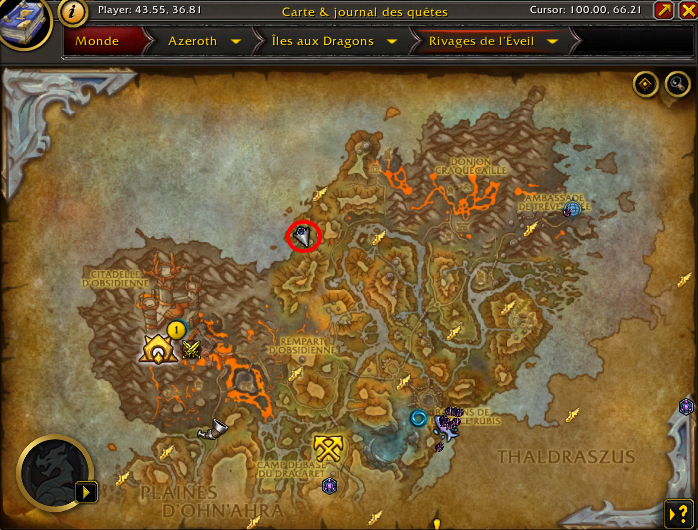The width and height of the screenshot is (698, 530).
Task: Switch to the Îles aux Dragons map
Action: [322, 42]
